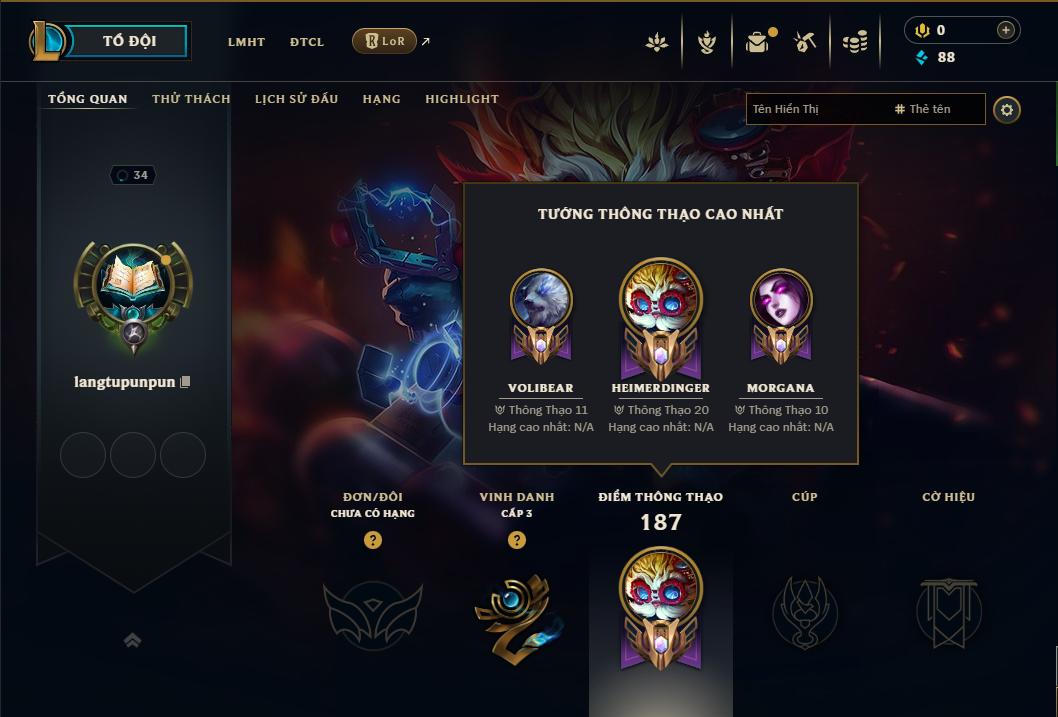This screenshot has height=717, width=1058.
Task: Launch the LoR game link
Action: (385, 41)
